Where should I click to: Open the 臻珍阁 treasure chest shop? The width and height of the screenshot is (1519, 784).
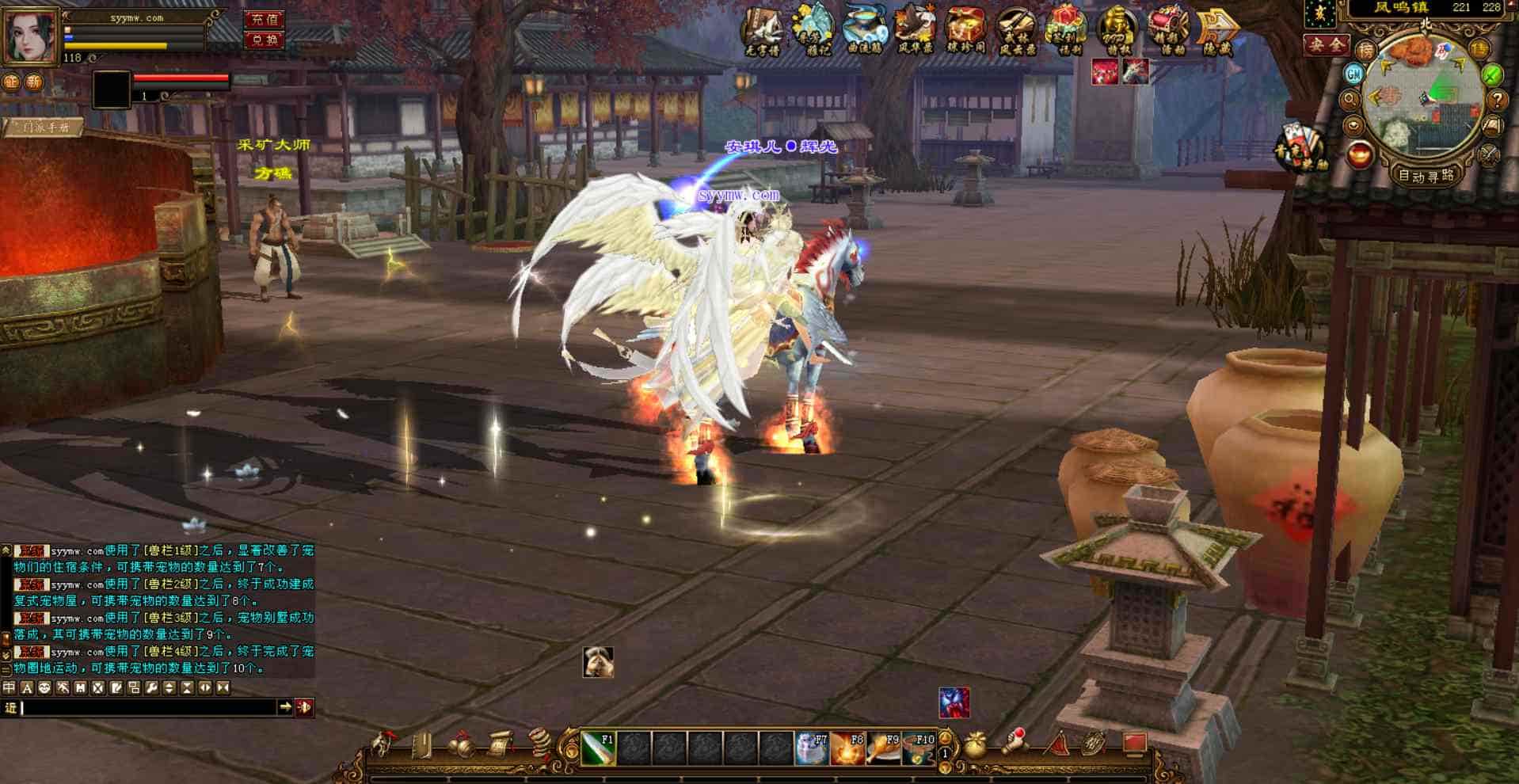pos(965,32)
